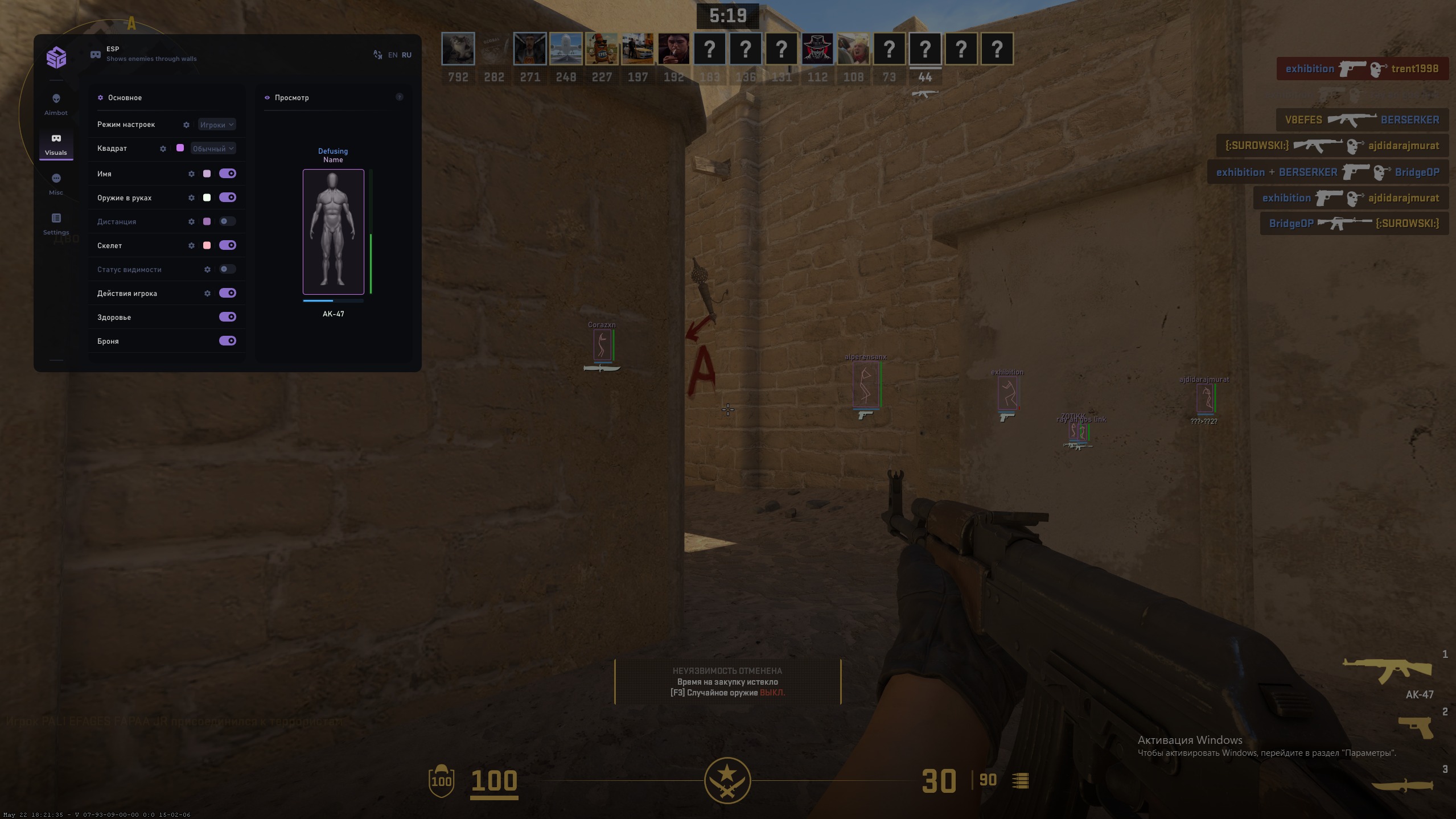
Task: Click the purple color swatch for Квадрат
Action: pos(180,148)
